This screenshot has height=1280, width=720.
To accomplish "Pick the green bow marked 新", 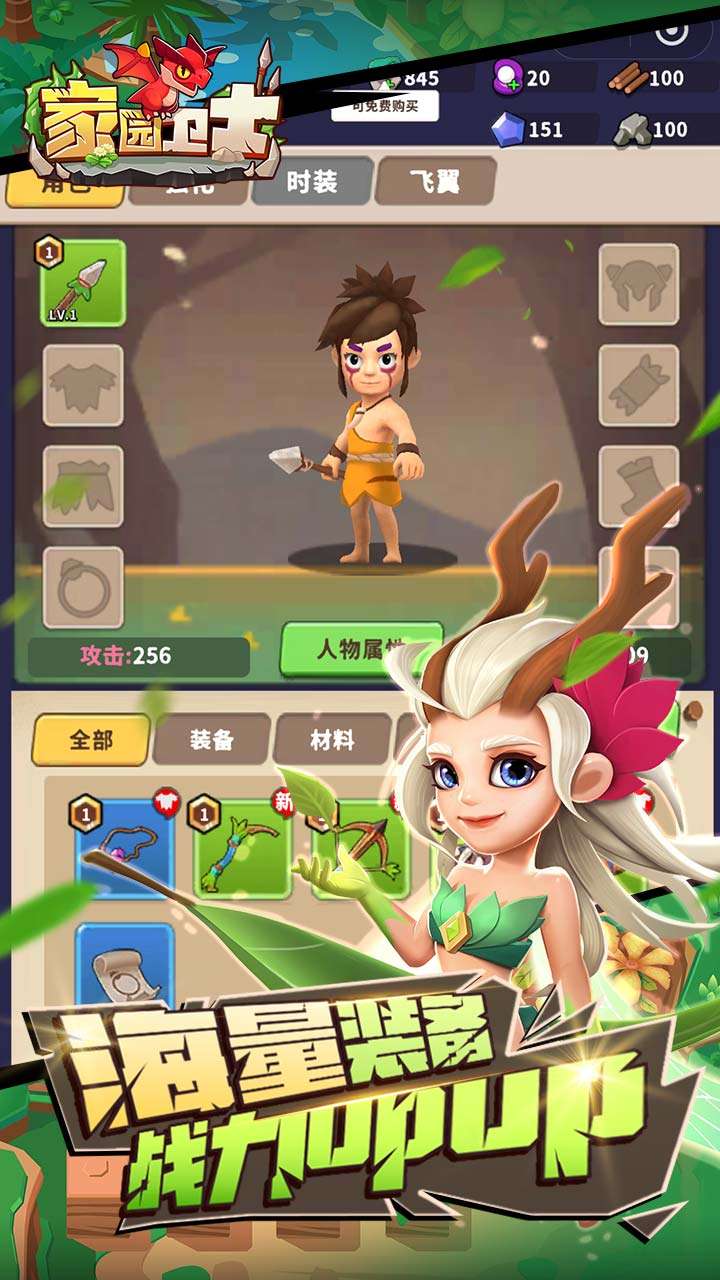I will pos(240,849).
